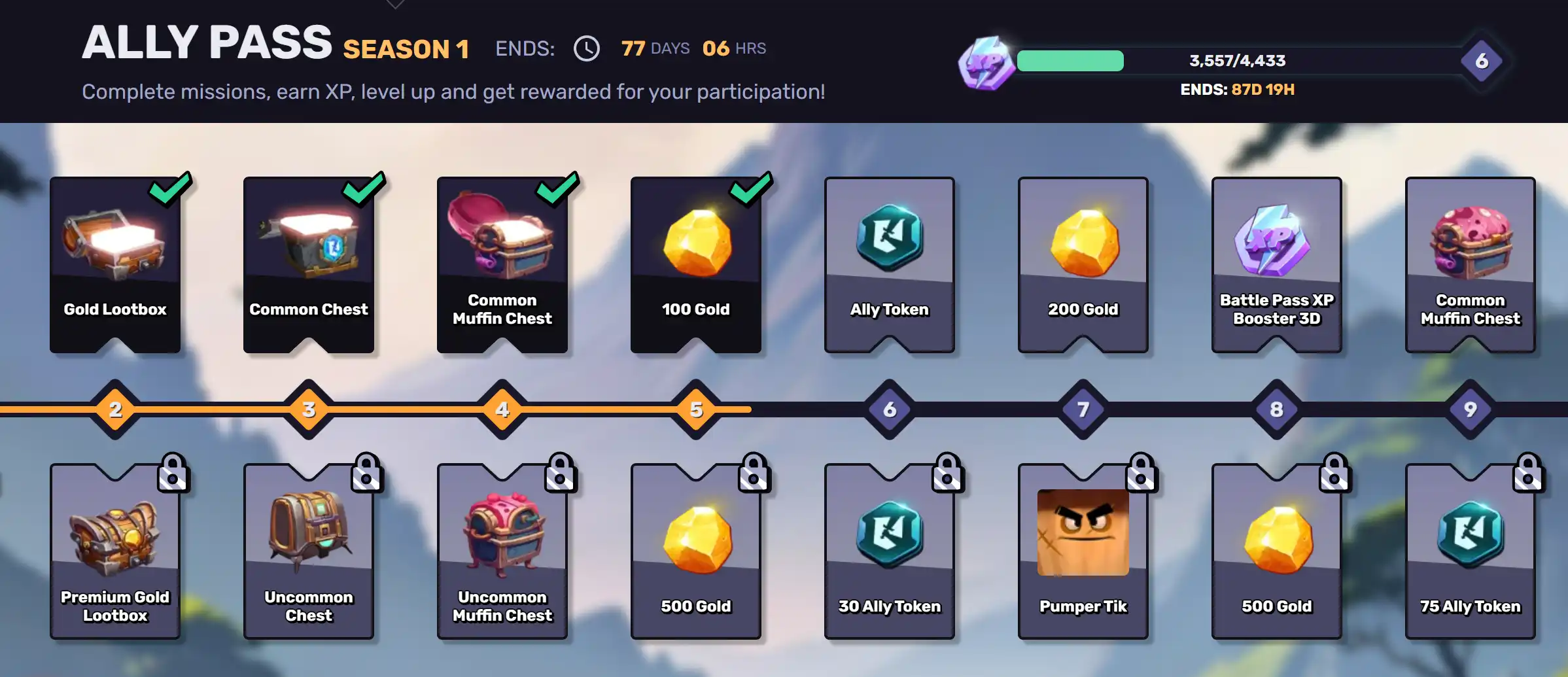Select the level 9 track marker
Image resolution: width=1568 pixels, height=677 pixels.
tap(1471, 409)
